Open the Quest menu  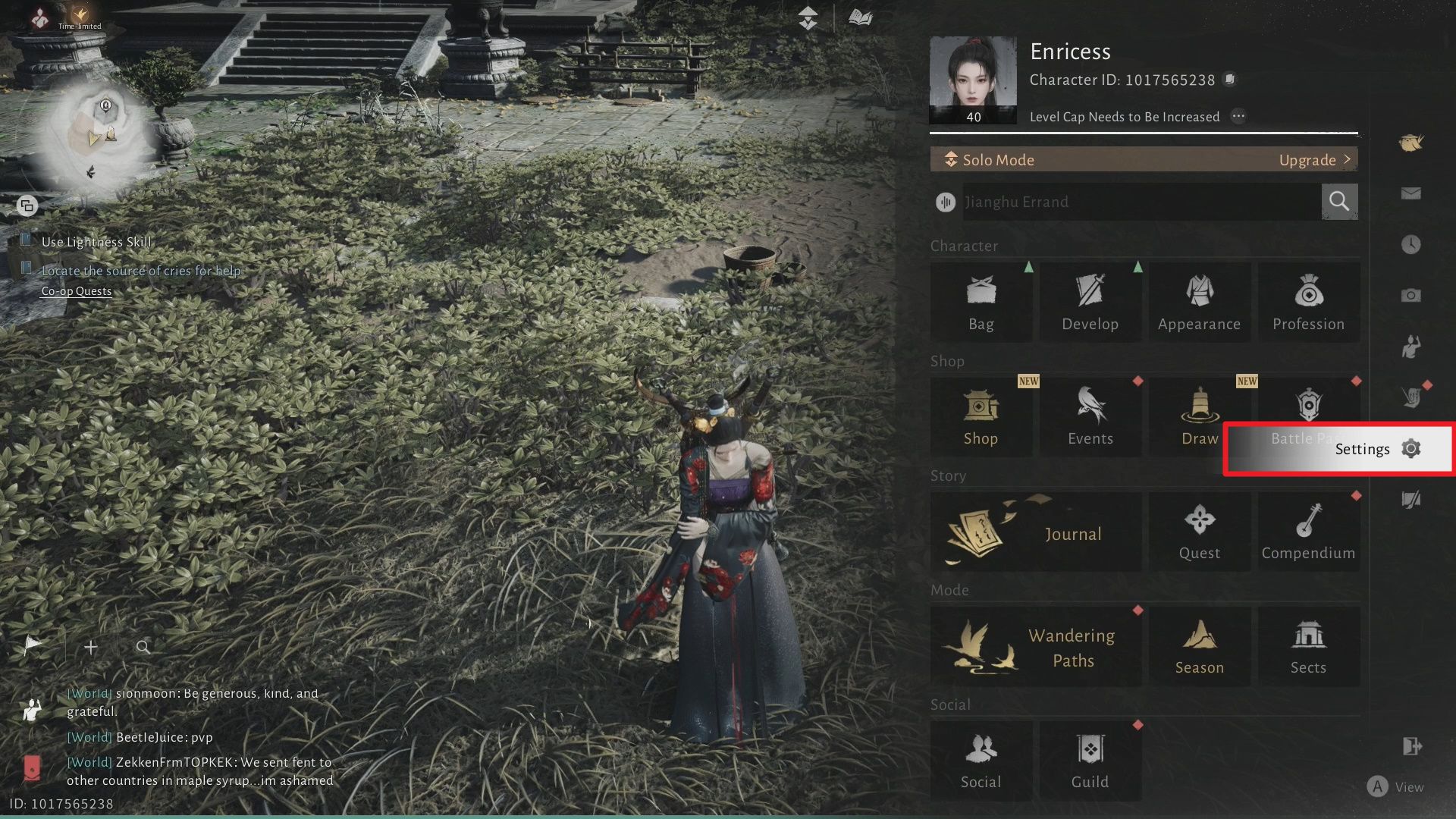pos(1199,532)
